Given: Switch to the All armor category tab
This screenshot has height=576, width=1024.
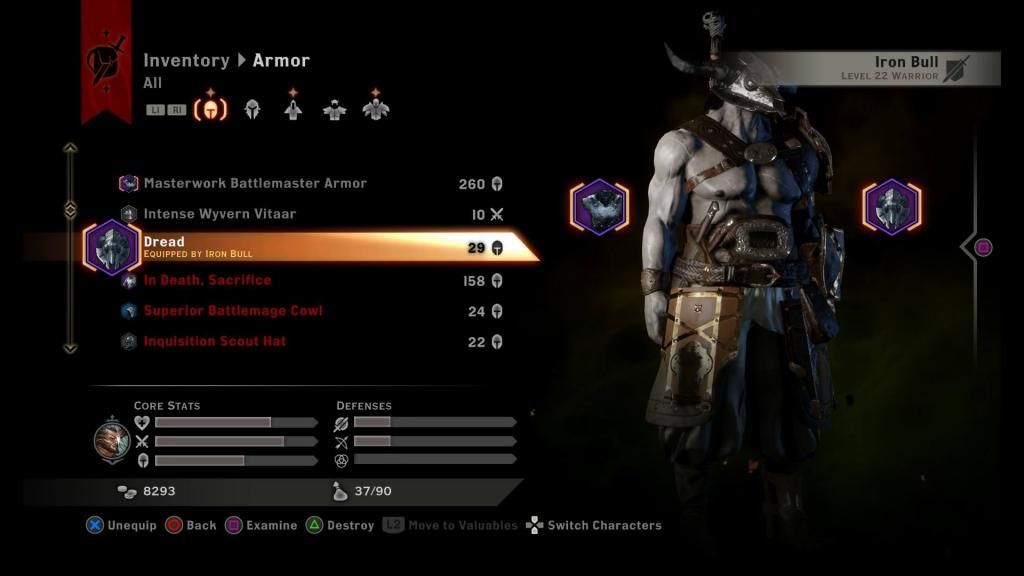Looking at the screenshot, I should (210, 108).
